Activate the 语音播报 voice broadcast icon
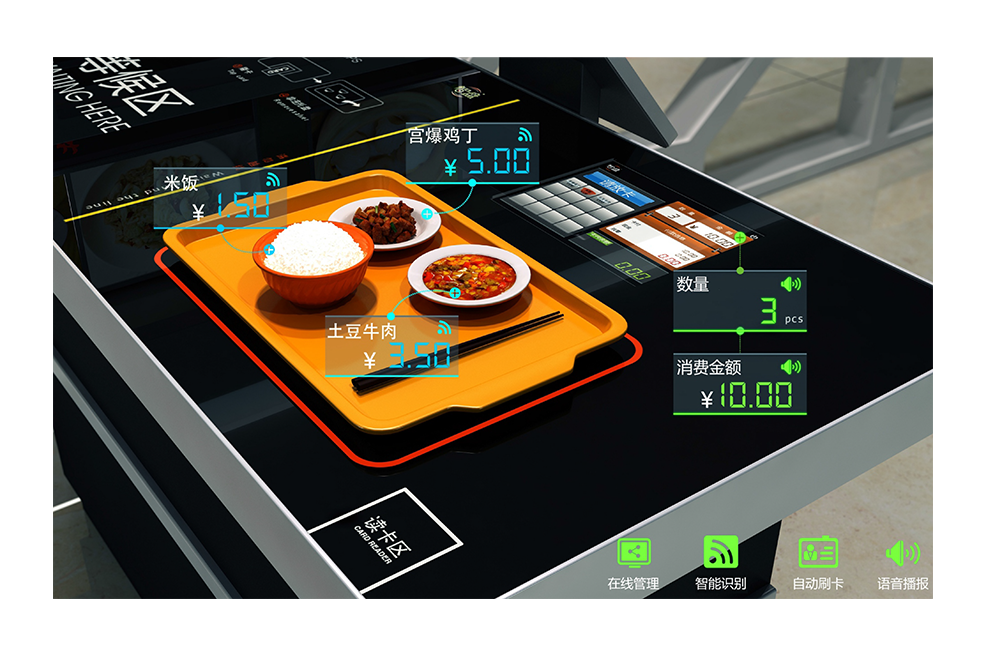The height and width of the screenshot is (657, 986). [902, 552]
